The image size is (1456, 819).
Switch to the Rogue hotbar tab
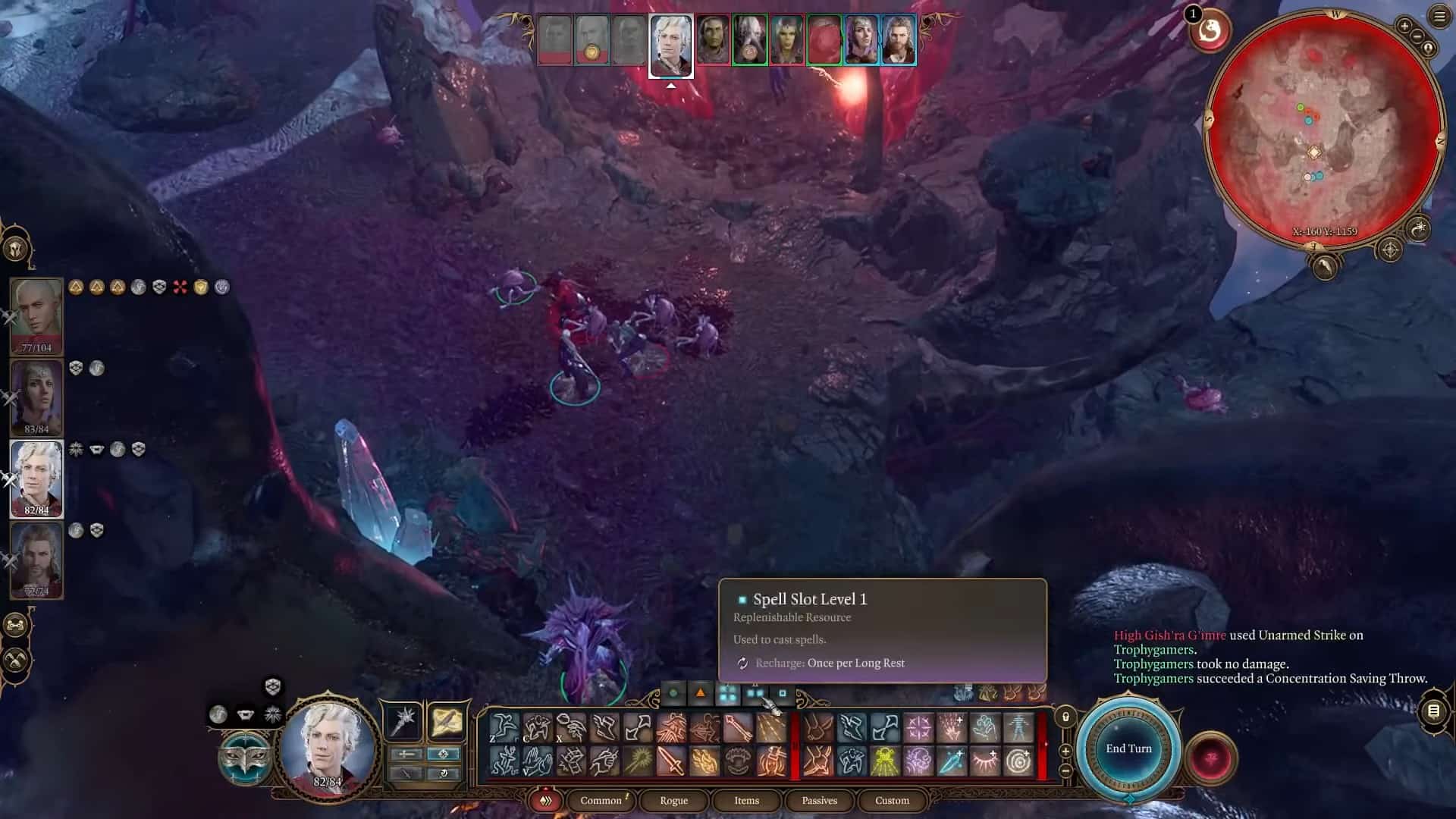[673, 800]
